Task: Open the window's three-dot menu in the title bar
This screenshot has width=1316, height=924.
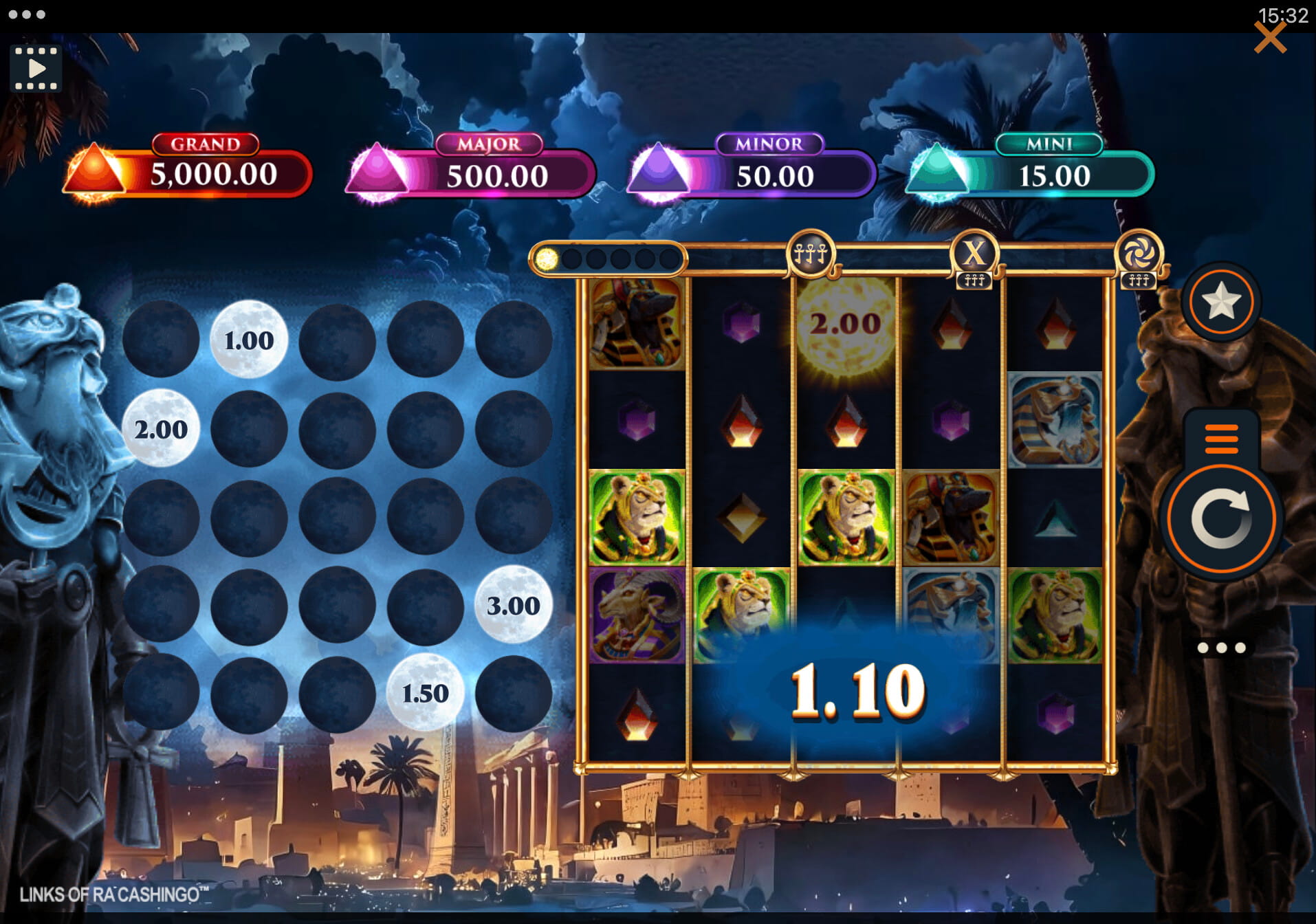Action: pyautogui.click(x=27, y=14)
